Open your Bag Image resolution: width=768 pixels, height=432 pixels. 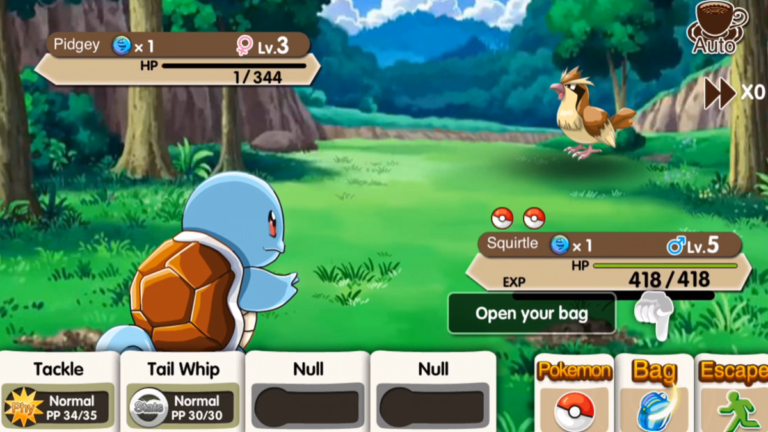[x=654, y=393]
